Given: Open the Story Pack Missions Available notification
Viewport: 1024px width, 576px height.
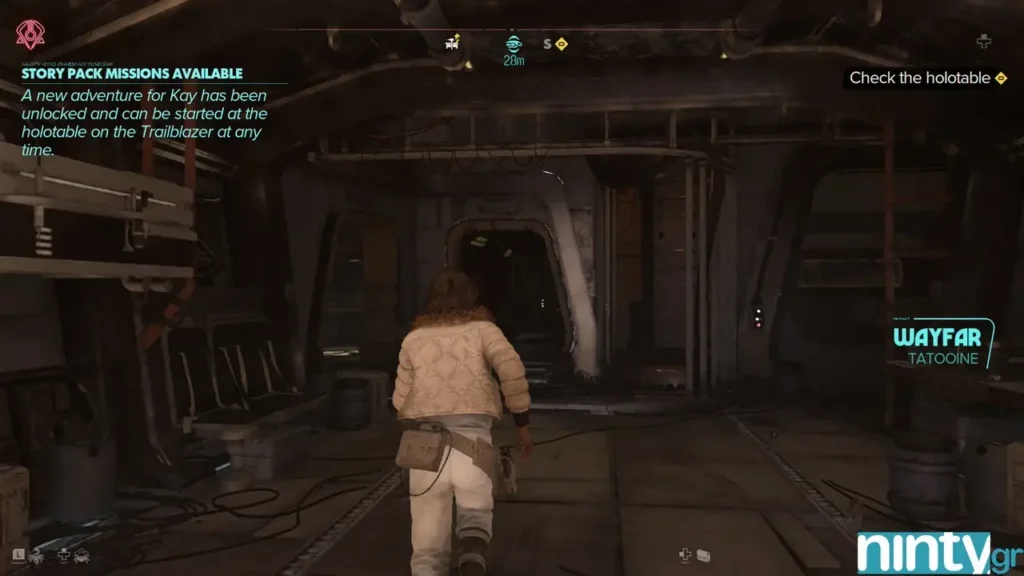Looking at the screenshot, I should coord(132,73).
